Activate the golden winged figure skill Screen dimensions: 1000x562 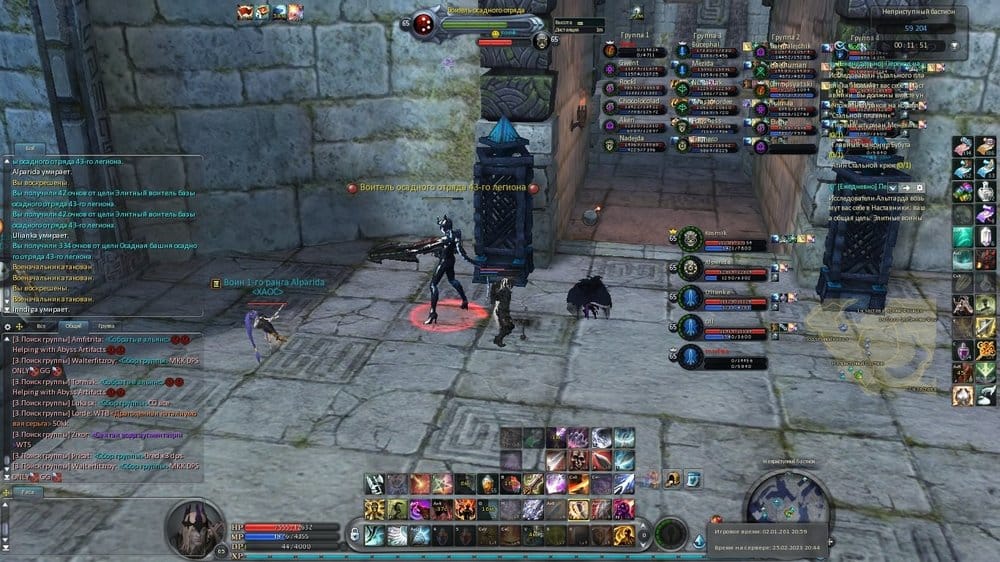point(375,510)
